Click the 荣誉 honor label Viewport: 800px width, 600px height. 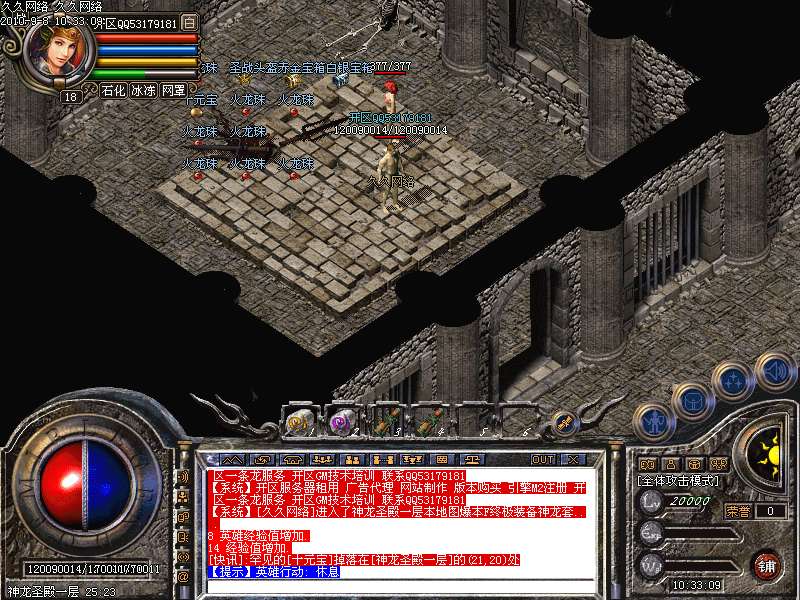tap(738, 511)
